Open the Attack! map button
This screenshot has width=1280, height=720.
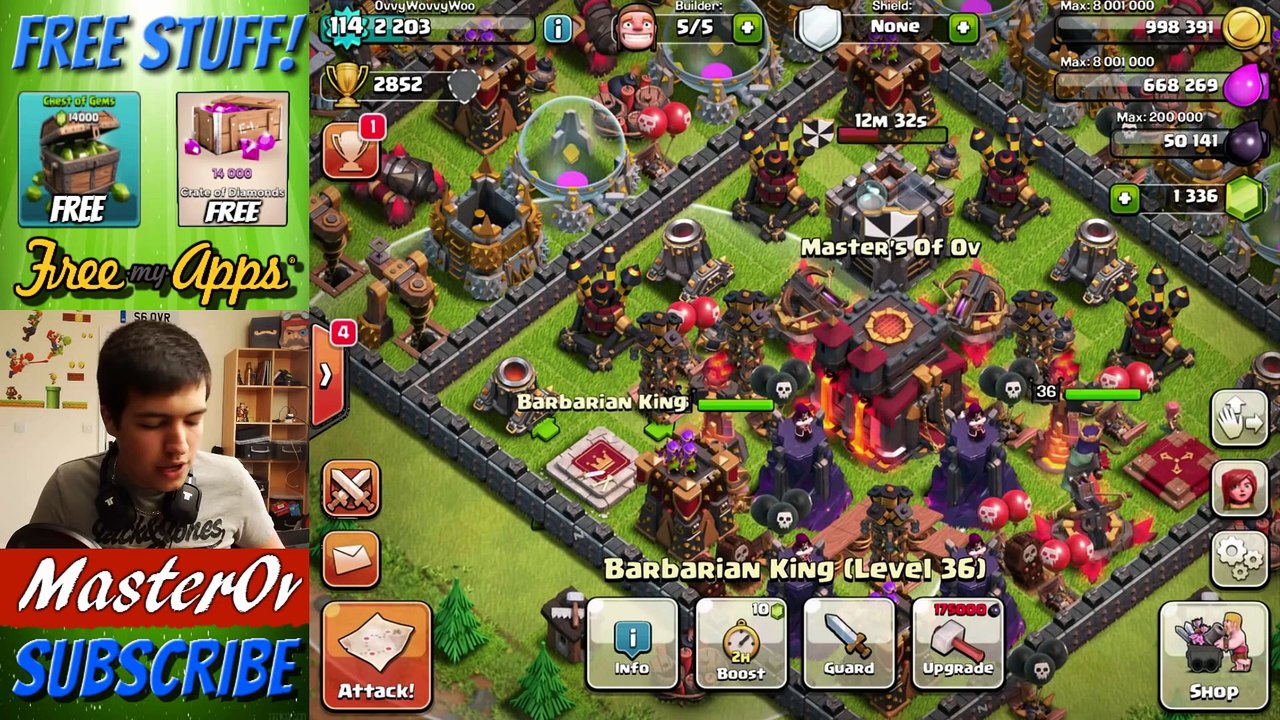(x=376, y=655)
